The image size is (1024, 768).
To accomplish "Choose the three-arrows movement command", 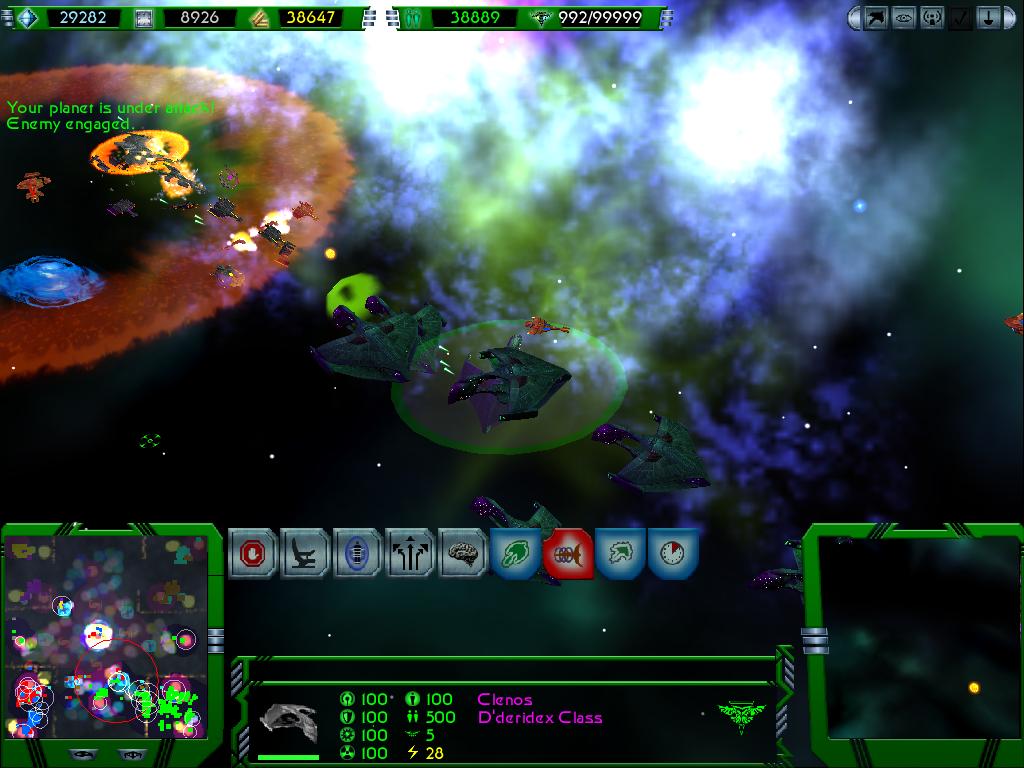I will pyautogui.click(x=410, y=553).
